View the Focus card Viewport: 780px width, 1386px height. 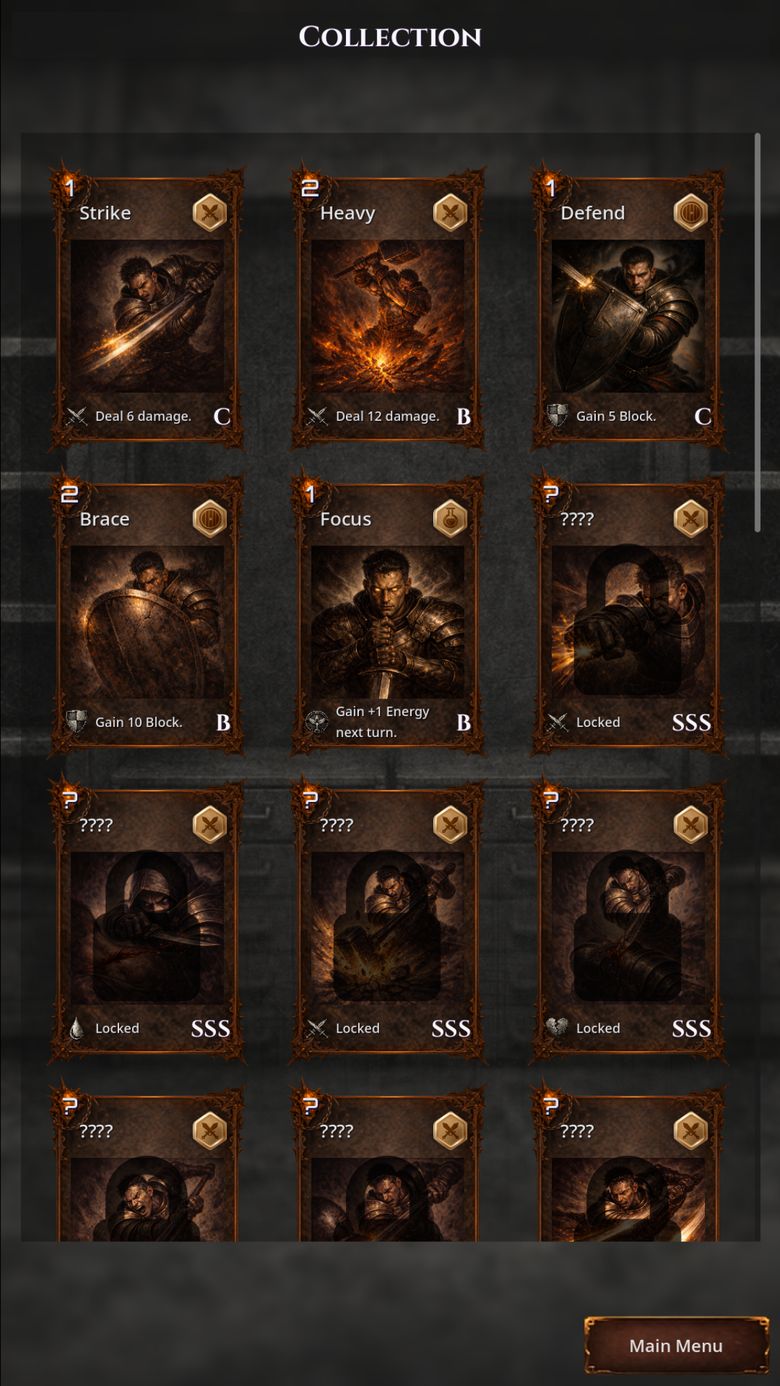pyautogui.click(x=388, y=615)
